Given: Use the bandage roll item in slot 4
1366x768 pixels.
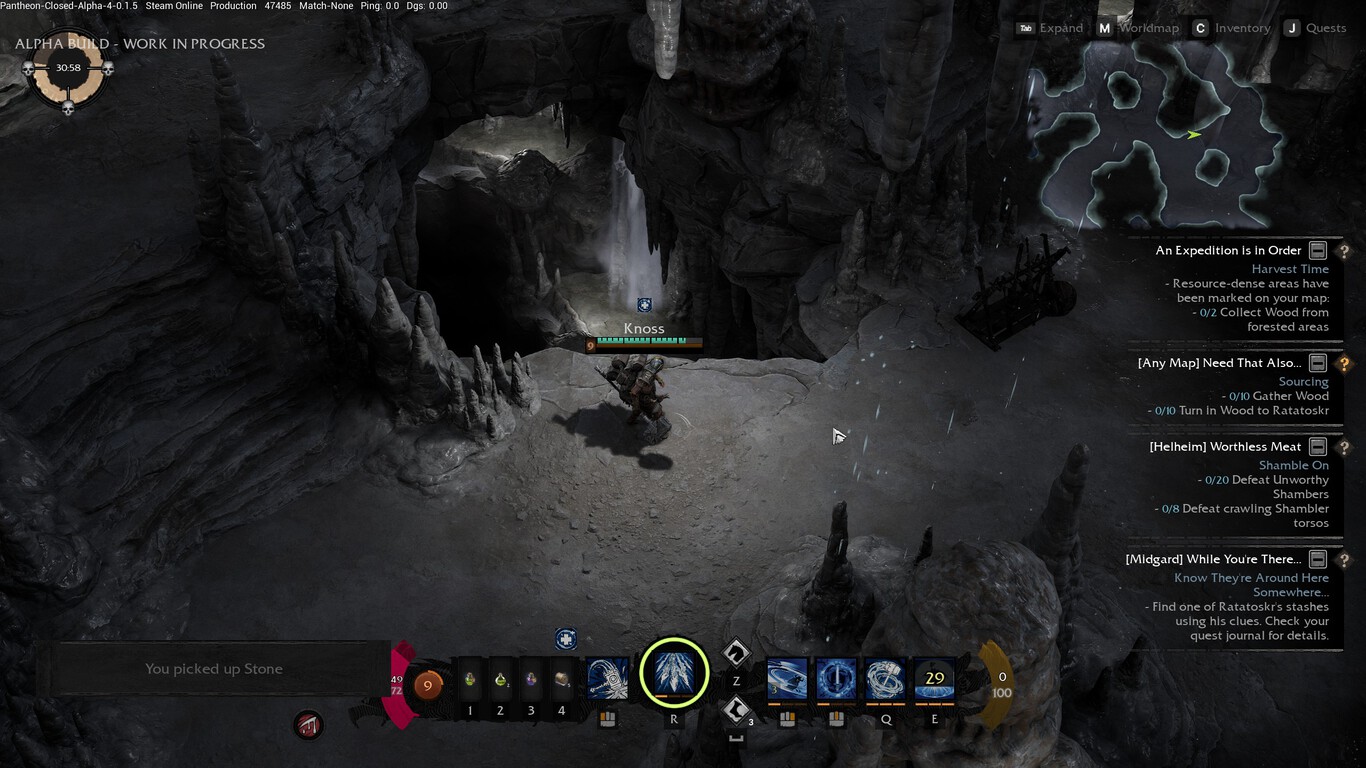Looking at the screenshot, I should 562,680.
